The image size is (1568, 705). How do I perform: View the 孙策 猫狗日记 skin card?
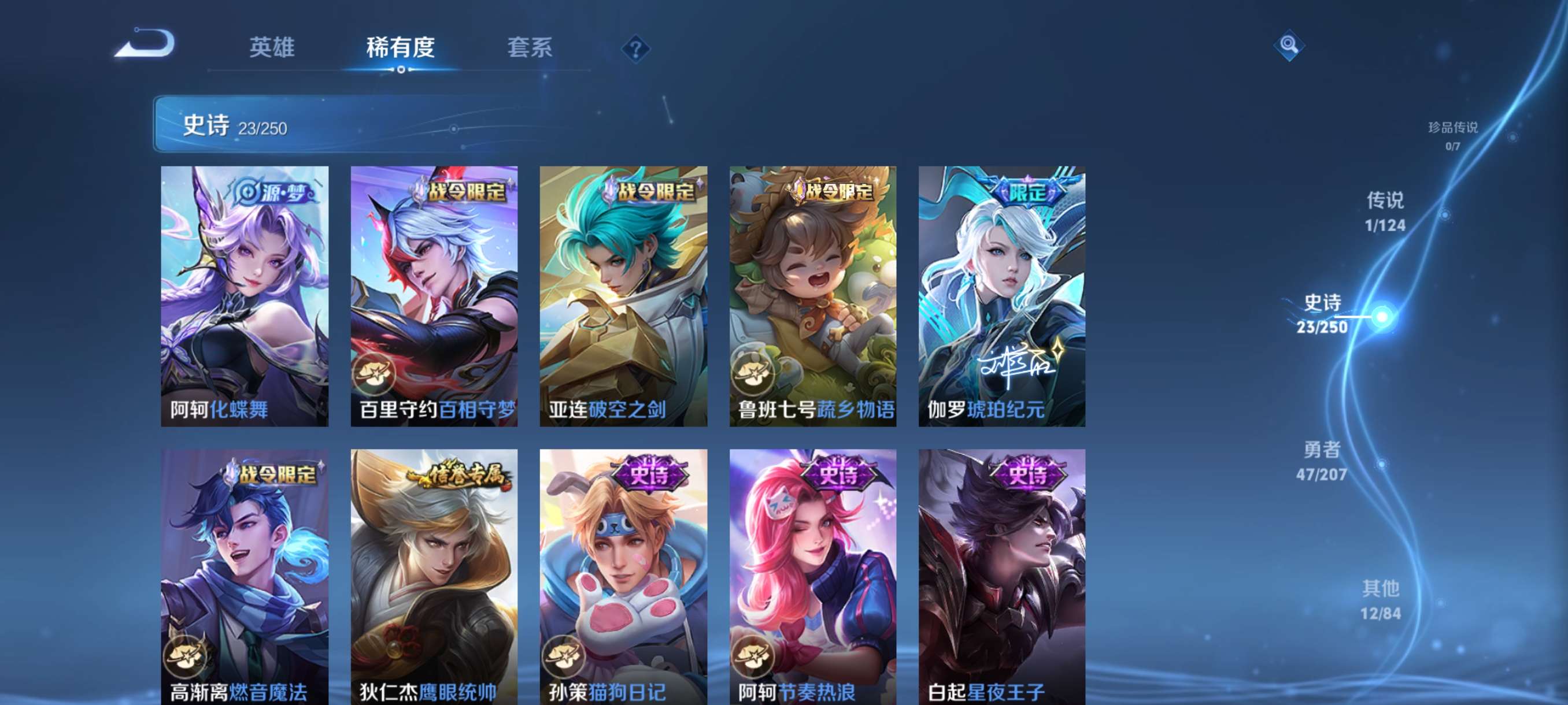tap(623, 577)
